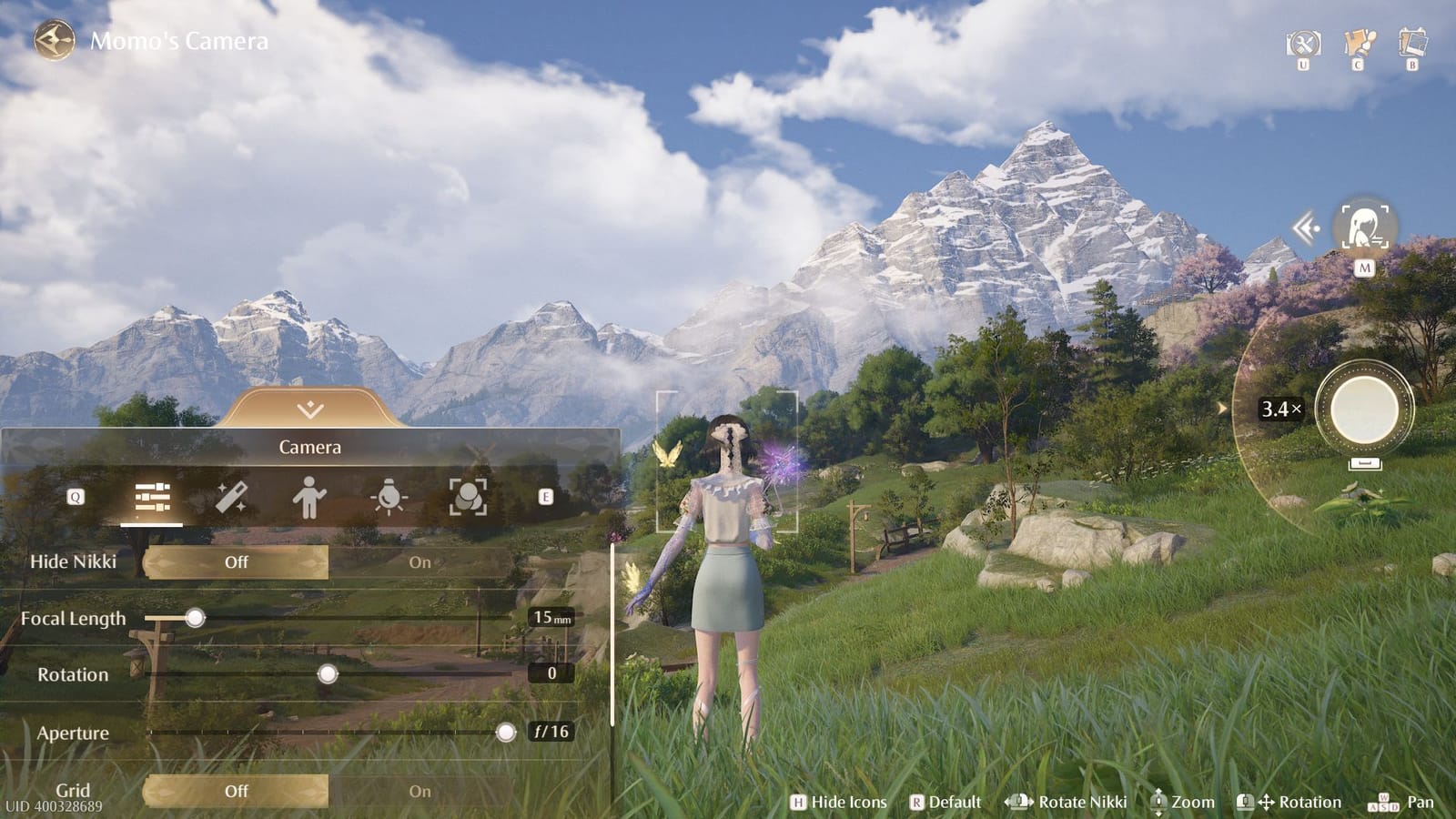Keep Hide Nikki Off
1456x819 pixels.
pyautogui.click(x=236, y=562)
